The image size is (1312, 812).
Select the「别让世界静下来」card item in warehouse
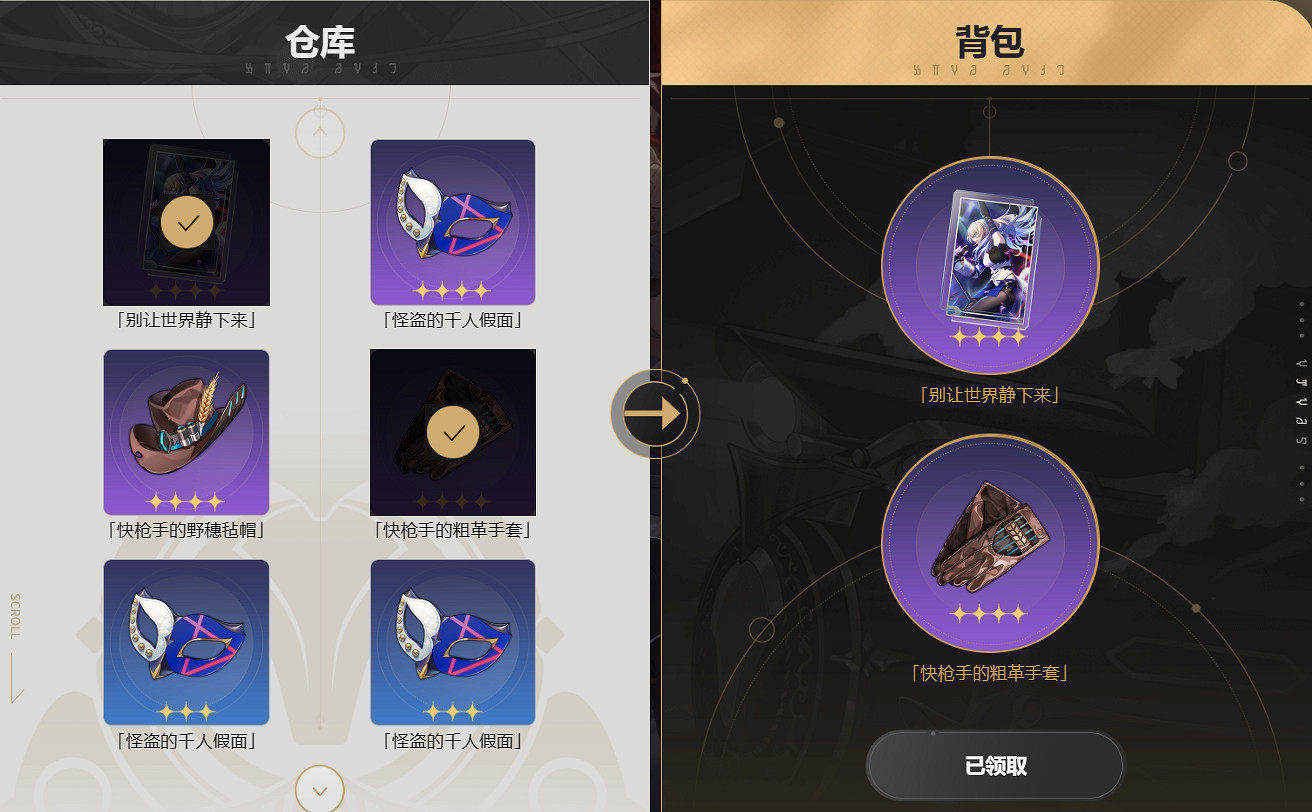(185, 221)
